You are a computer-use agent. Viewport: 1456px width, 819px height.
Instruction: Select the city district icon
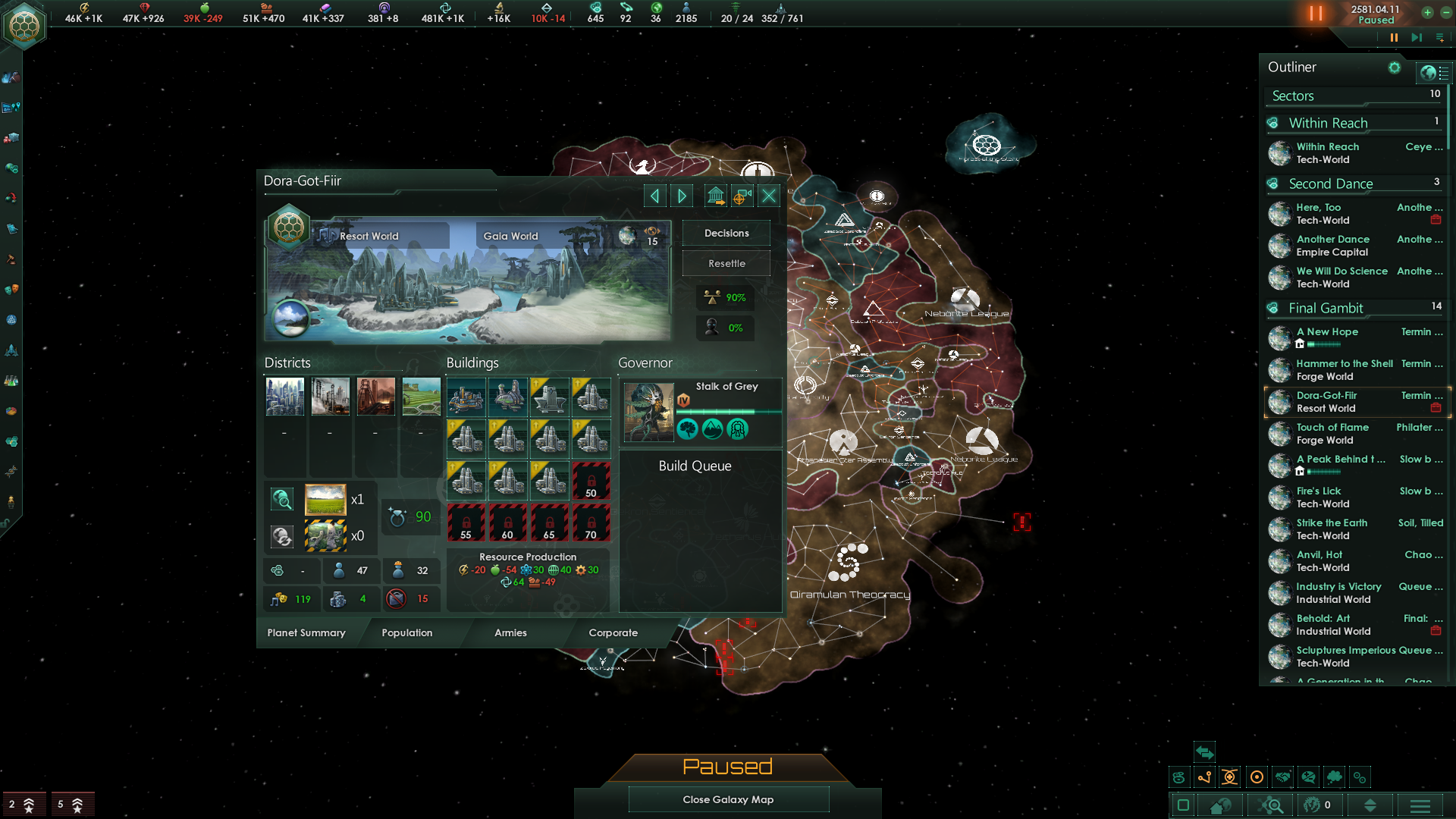coord(285,397)
